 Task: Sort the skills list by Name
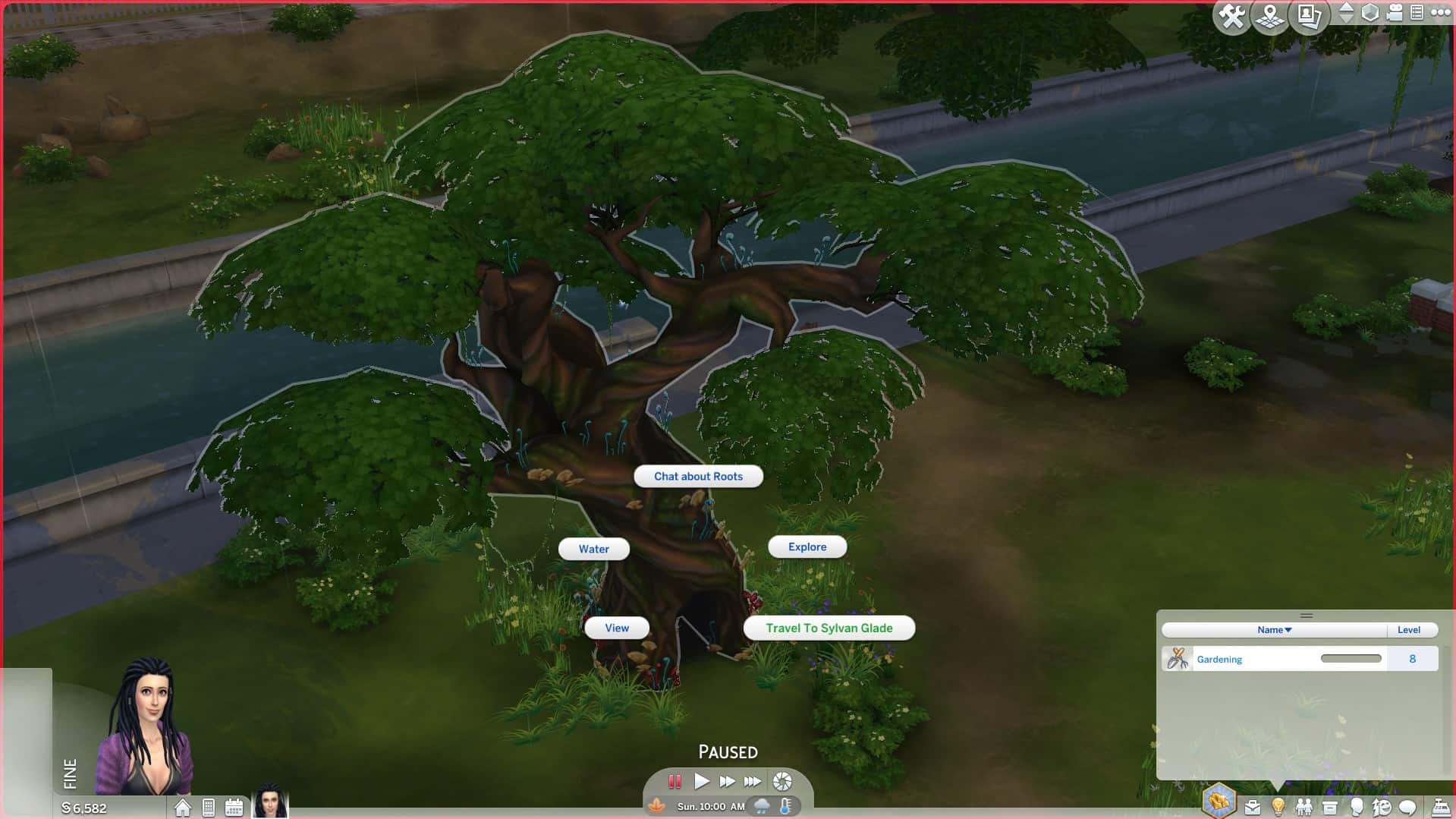point(1274,630)
